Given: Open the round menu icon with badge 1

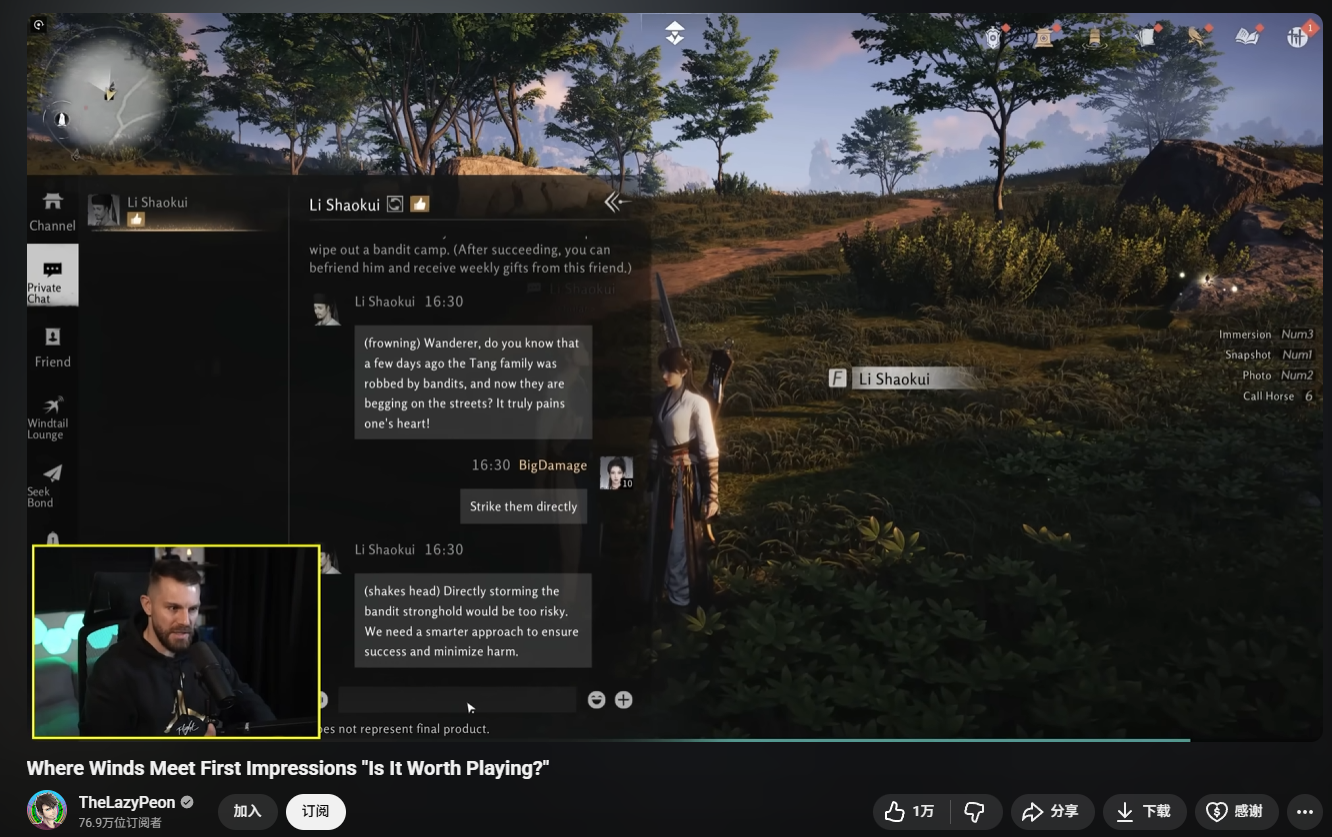Looking at the screenshot, I should click(x=1298, y=37).
